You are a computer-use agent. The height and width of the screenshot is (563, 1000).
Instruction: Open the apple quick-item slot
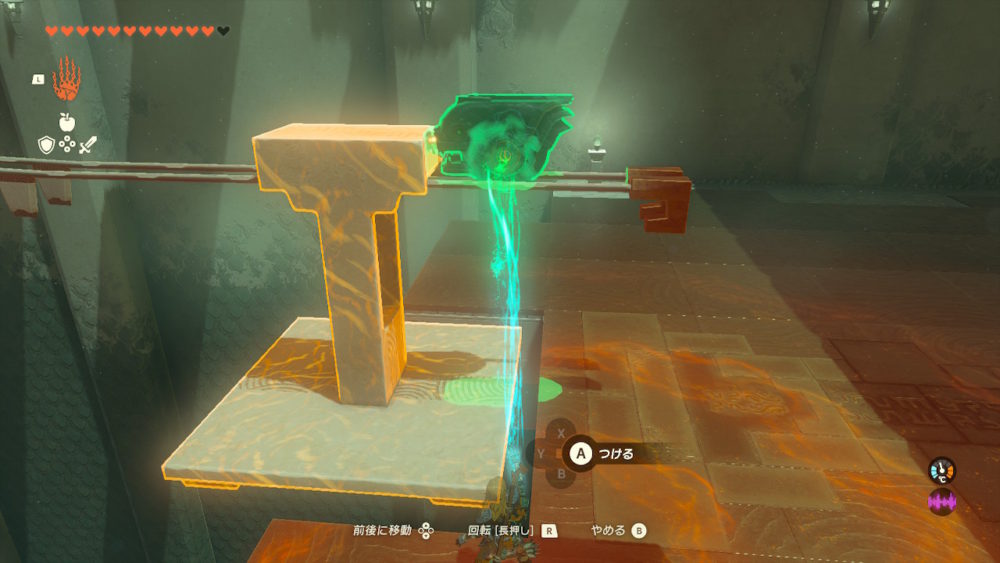[x=67, y=122]
